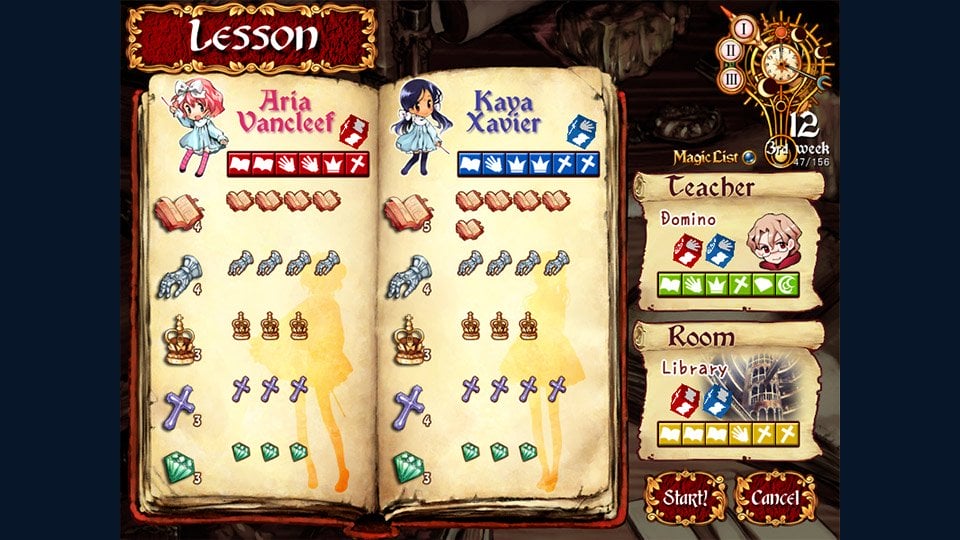This screenshot has height=540, width=960.
Task: Click Kaya's large purple cross stat icon
Action: tap(410, 405)
